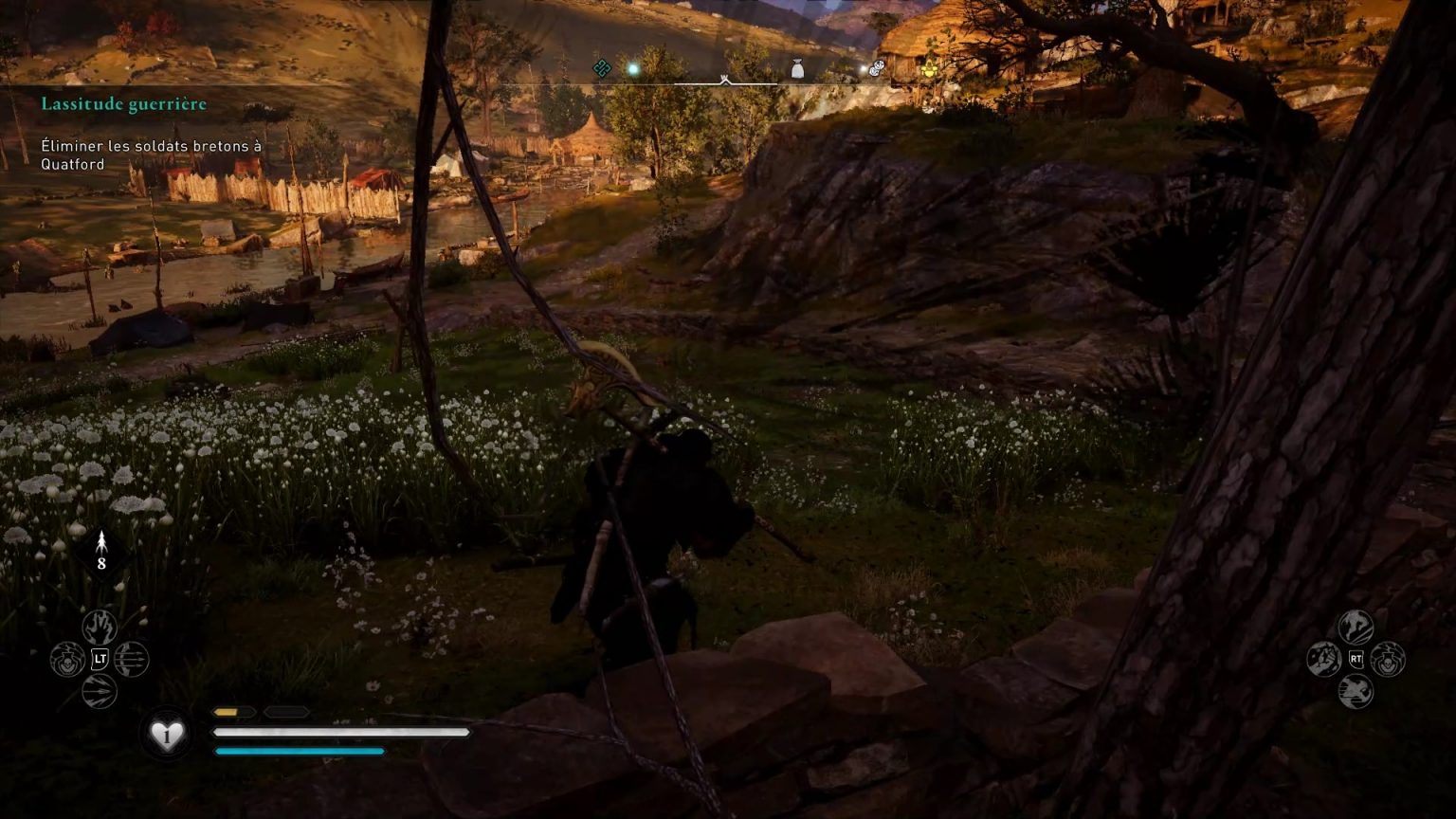Click the fist melee ability icon
This screenshot has width=1456, height=819.
[1322, 659]
